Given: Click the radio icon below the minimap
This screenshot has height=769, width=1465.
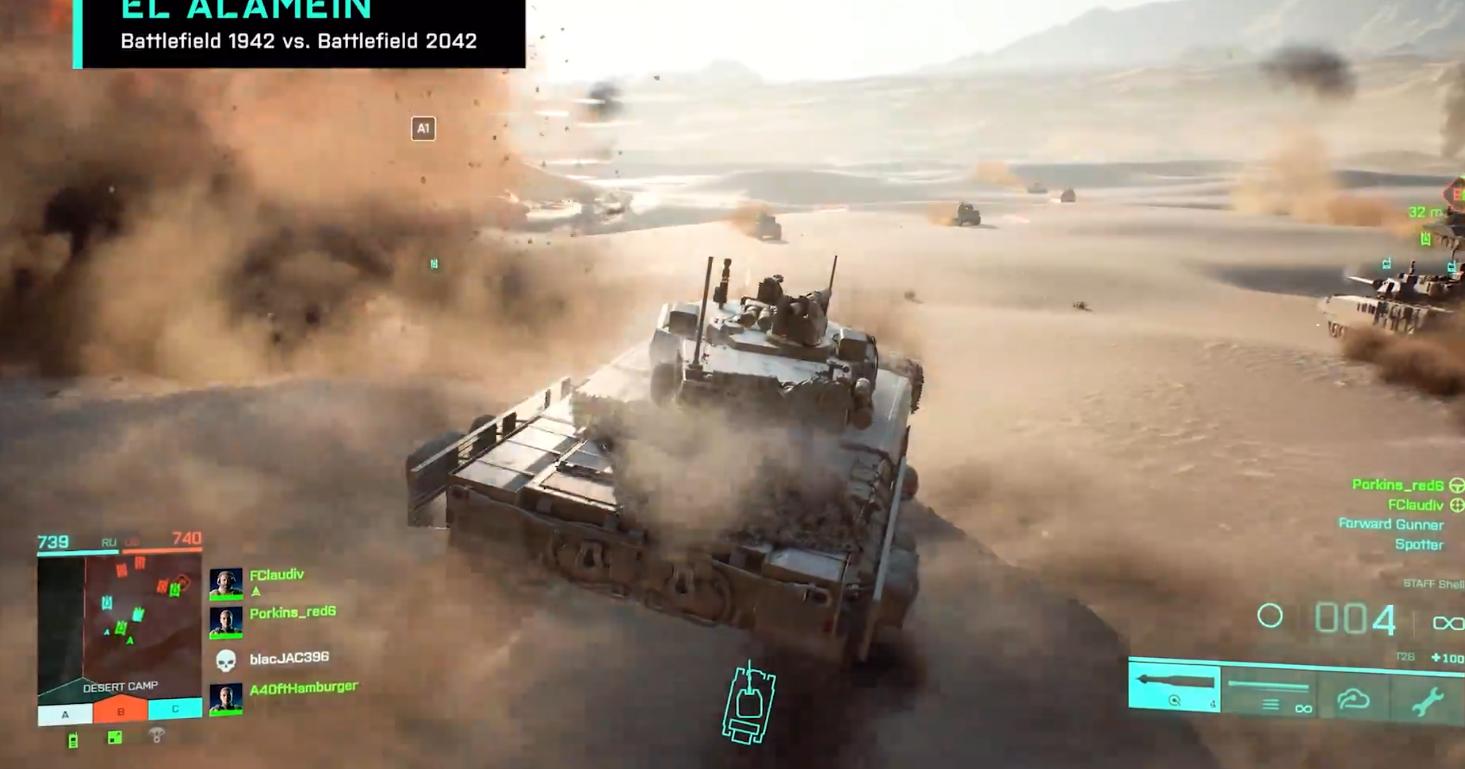Looking at the screenshot, I should [x=72, y=740].
